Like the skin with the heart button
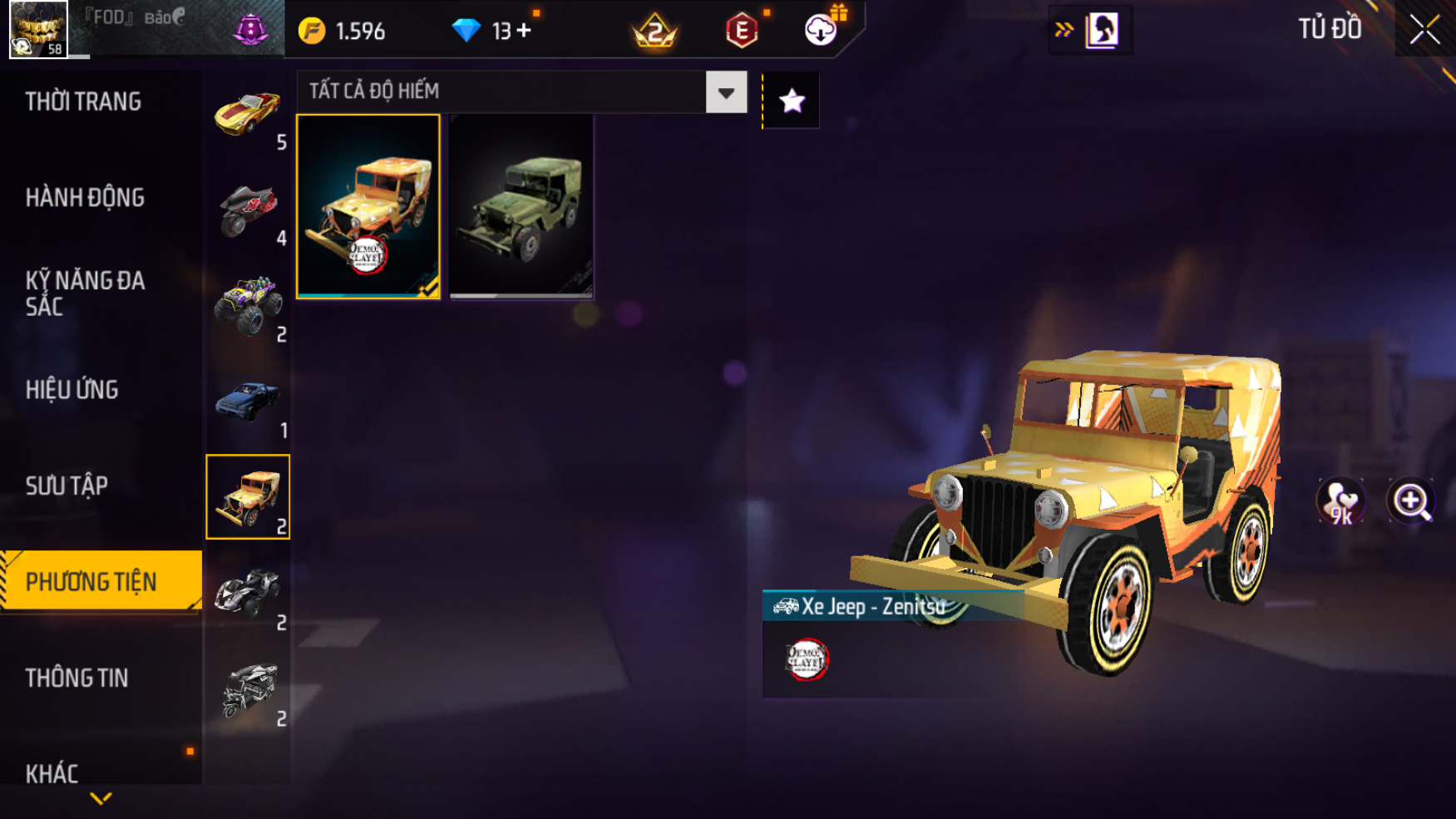This screenshot has width=1456, height=819. click(1340, 501)
